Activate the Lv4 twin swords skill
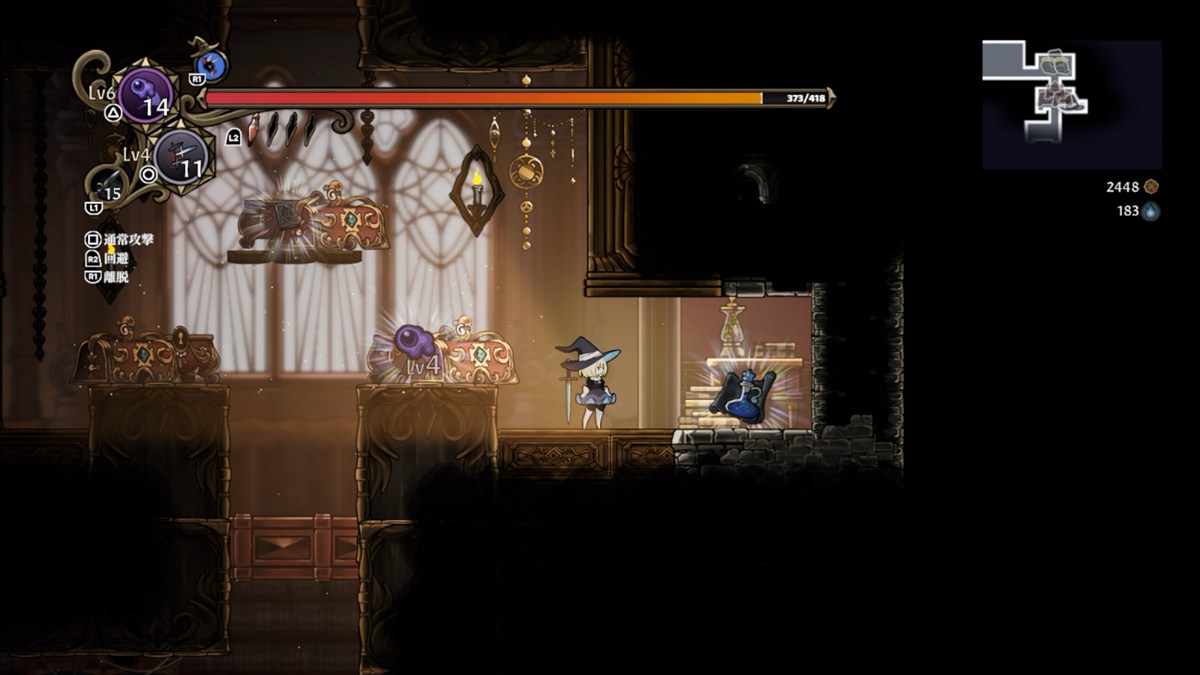 pos(182,158)
